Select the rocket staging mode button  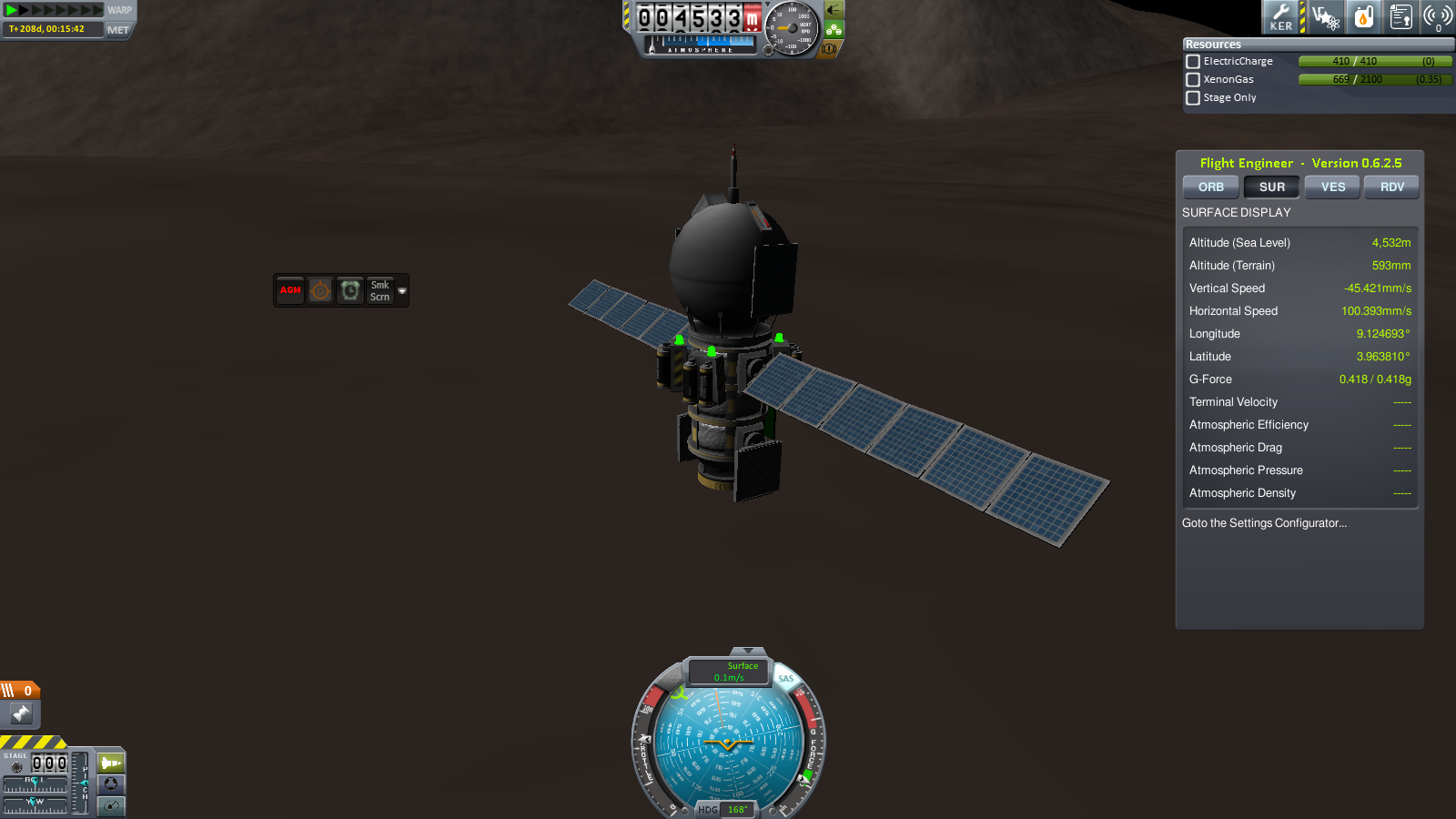pyautogui.click(x=111, y=763)
